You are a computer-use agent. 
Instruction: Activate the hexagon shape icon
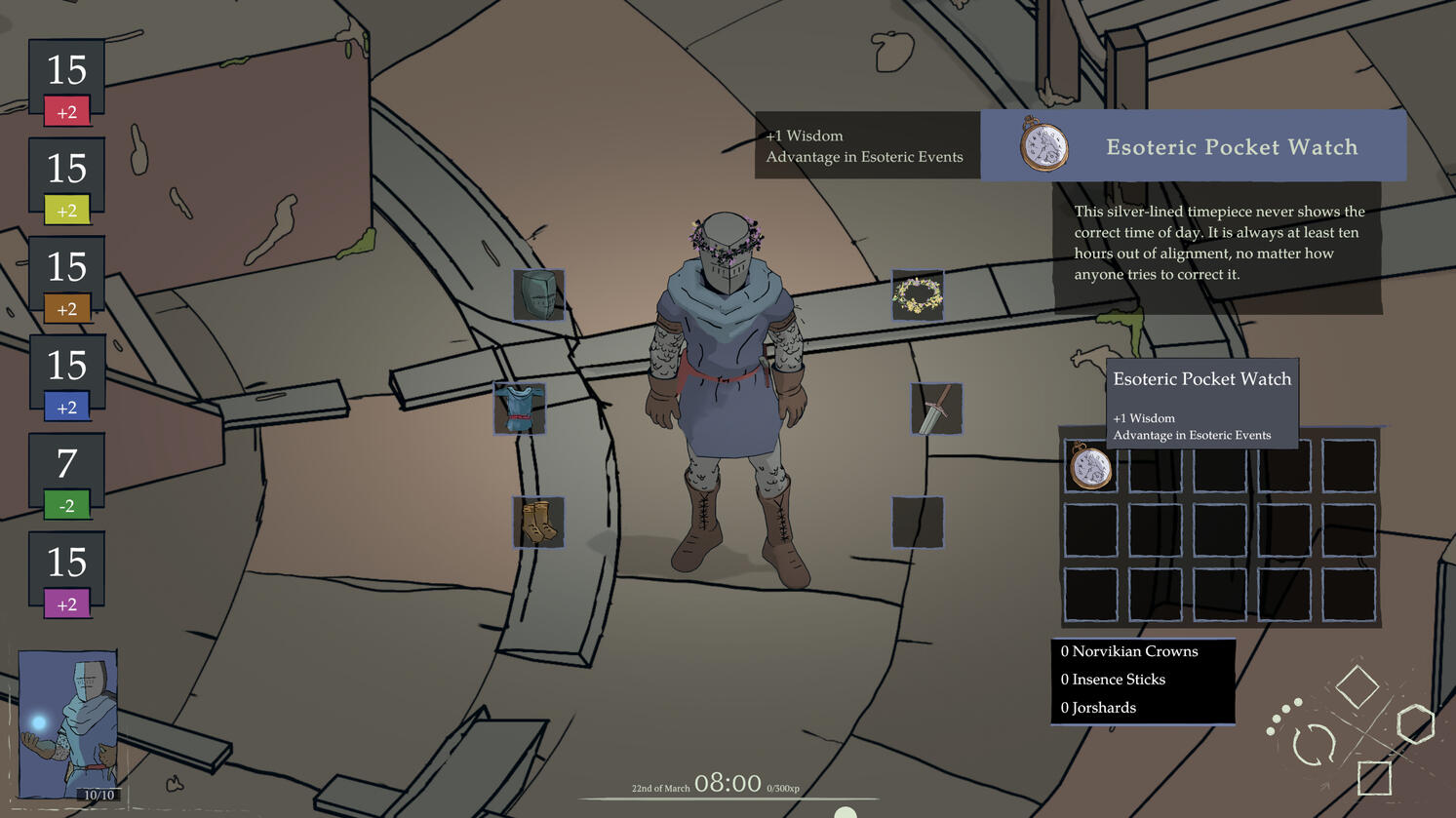[x=1415, y=724]
